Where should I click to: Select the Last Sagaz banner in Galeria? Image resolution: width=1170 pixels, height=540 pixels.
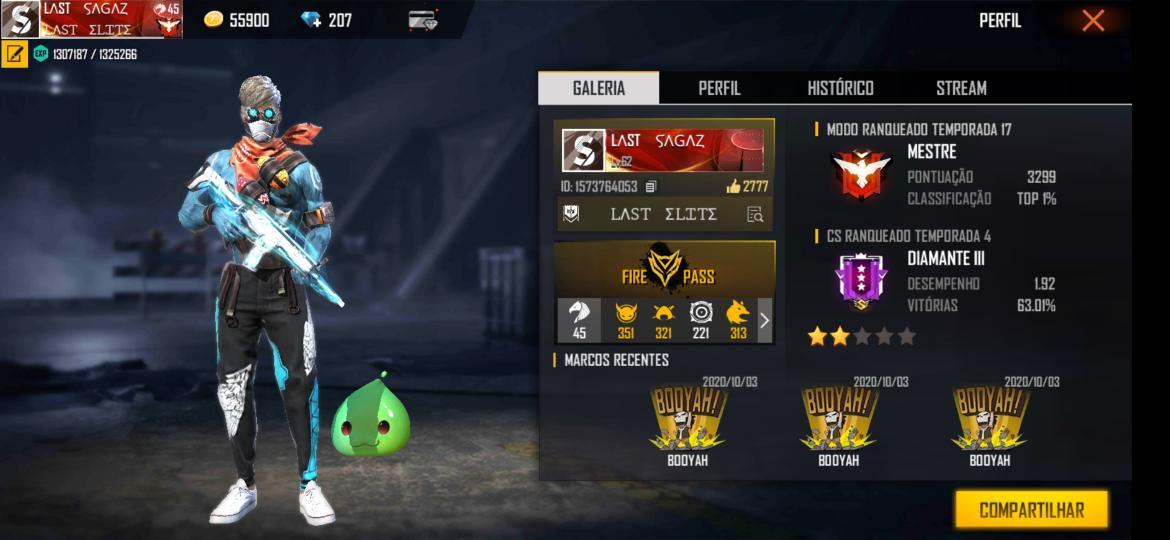click(664, 150)
